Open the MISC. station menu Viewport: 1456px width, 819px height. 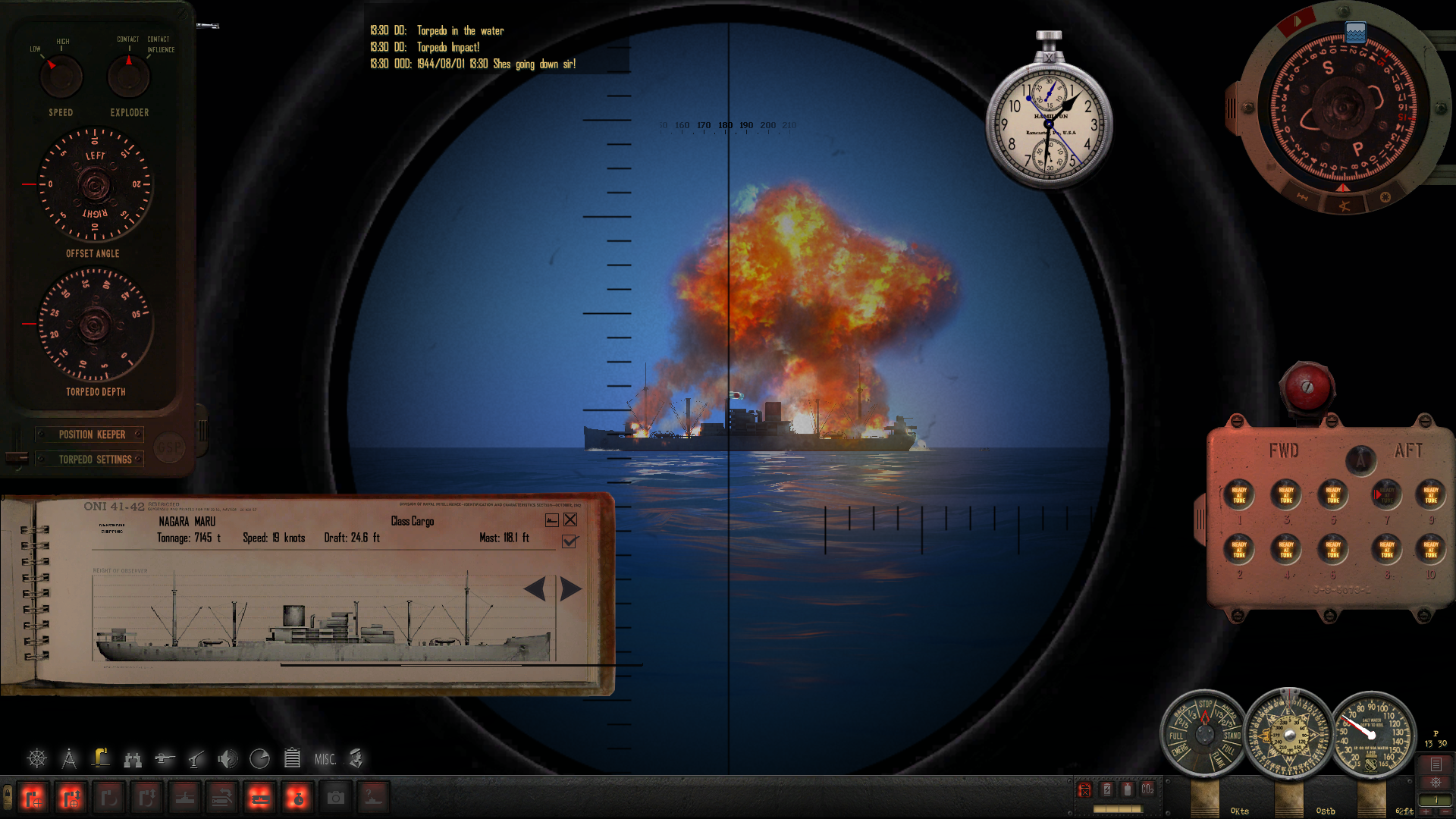pos(325,759)
